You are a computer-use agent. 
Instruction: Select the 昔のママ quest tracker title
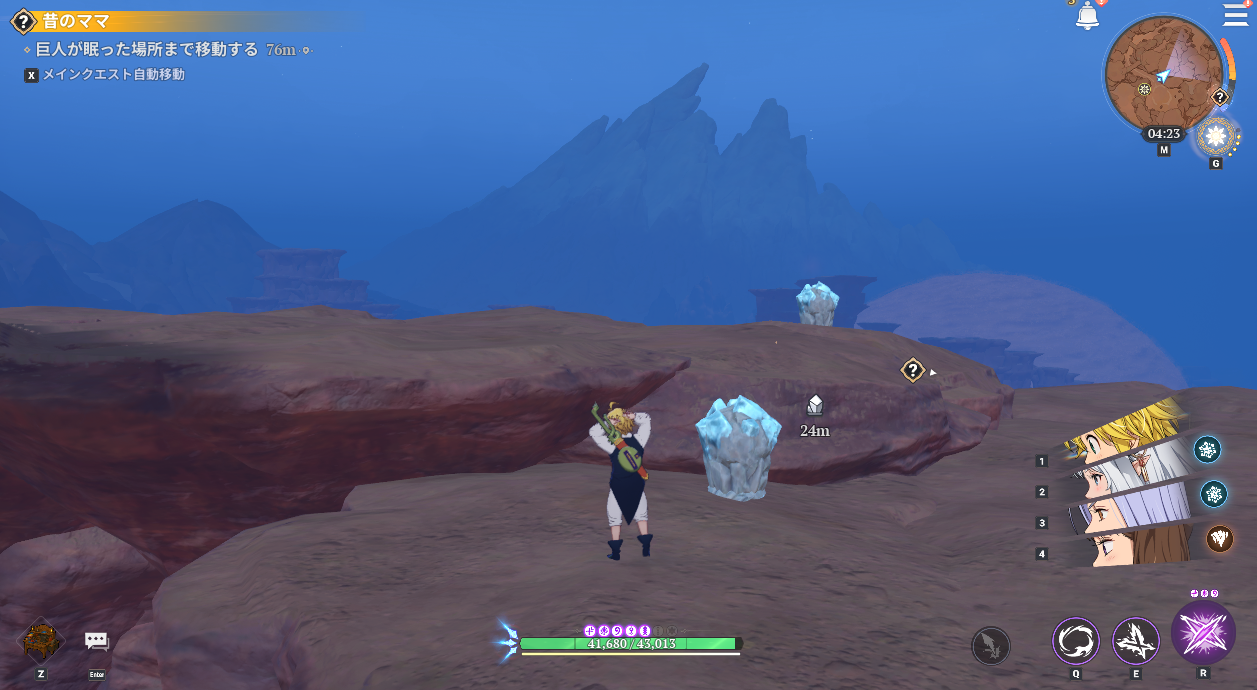(x=76, y=21)
